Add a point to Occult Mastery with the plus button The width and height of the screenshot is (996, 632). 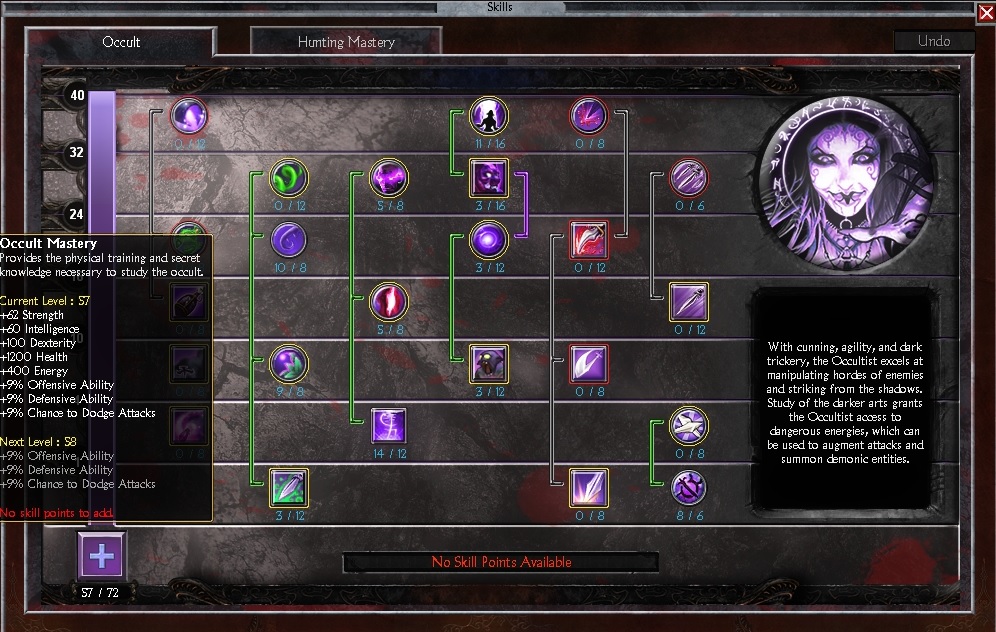tap(101, 555)
